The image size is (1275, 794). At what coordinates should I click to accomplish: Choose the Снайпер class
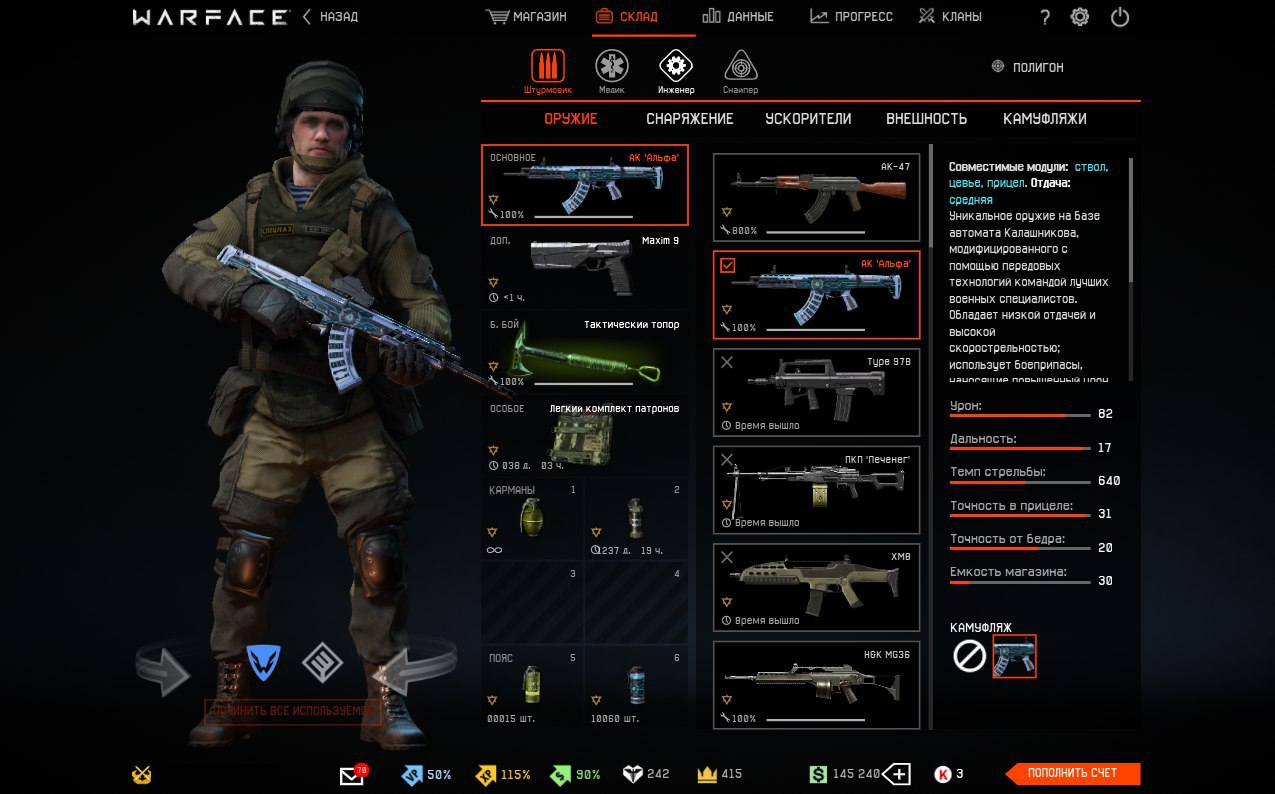pyautogui.click(x=740, y=68)
